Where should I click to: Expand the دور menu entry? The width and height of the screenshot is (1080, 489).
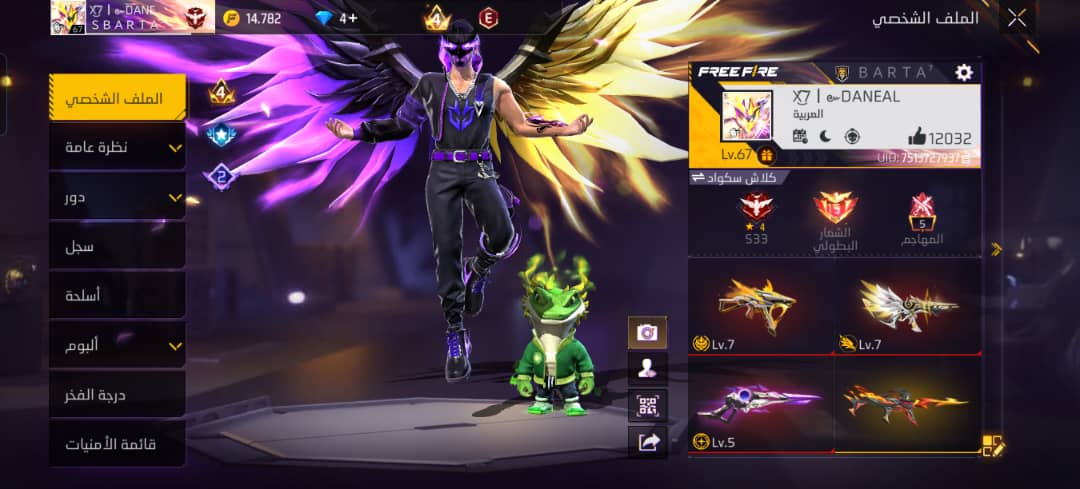click(118, 197)
